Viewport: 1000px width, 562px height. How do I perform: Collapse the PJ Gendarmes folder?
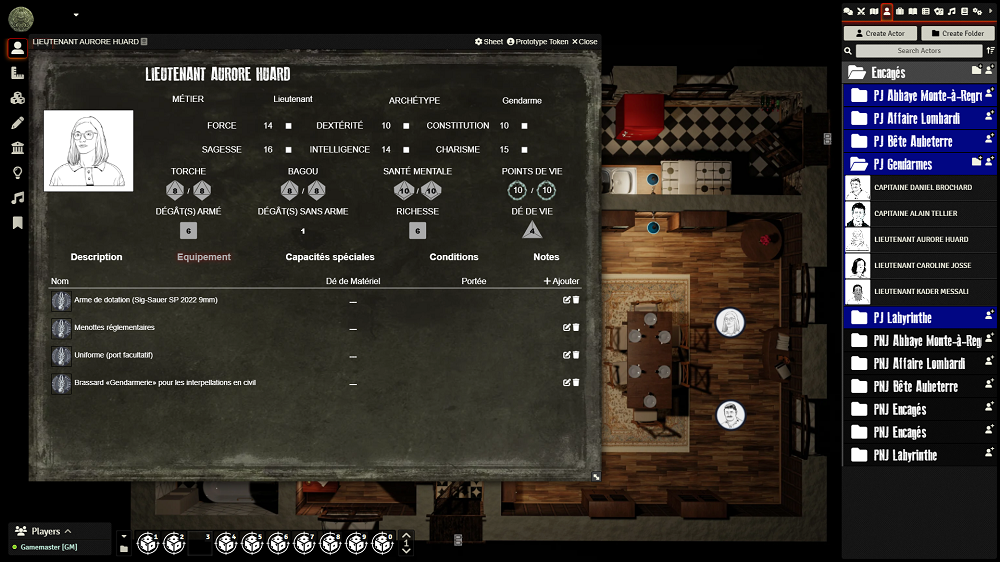click(x=901, y=164)
